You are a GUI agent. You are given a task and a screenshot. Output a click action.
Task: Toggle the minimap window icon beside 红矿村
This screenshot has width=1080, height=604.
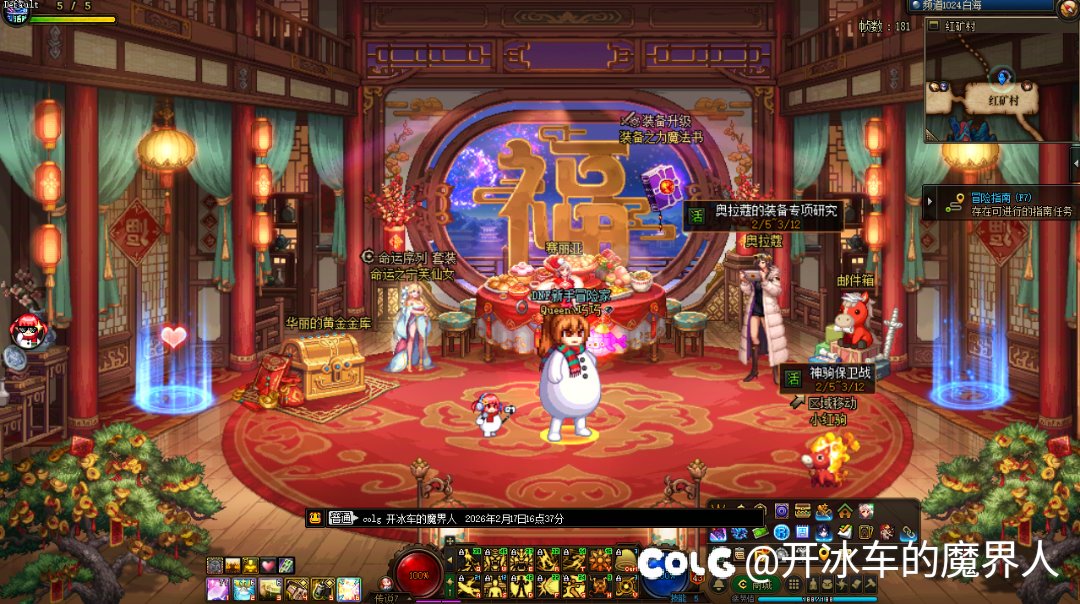tap(934, 26)
